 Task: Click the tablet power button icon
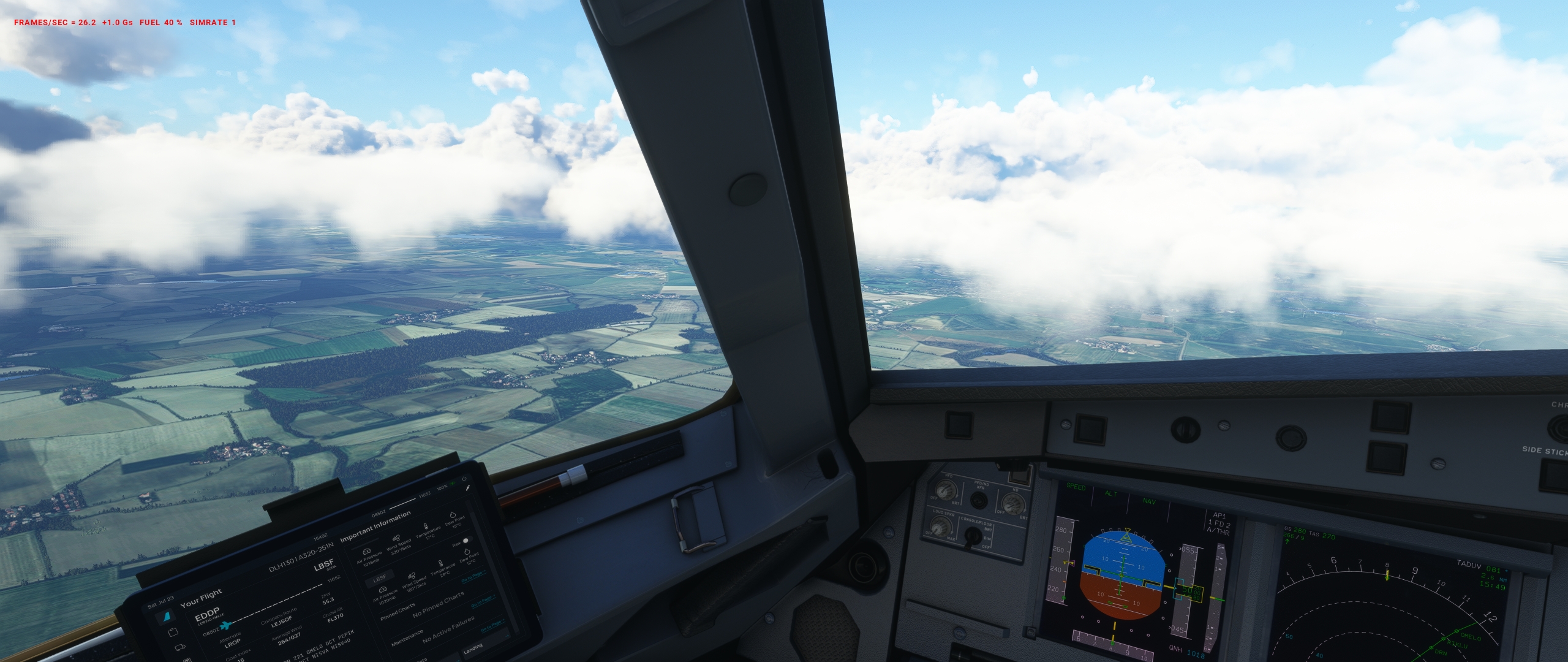[464, 479]
